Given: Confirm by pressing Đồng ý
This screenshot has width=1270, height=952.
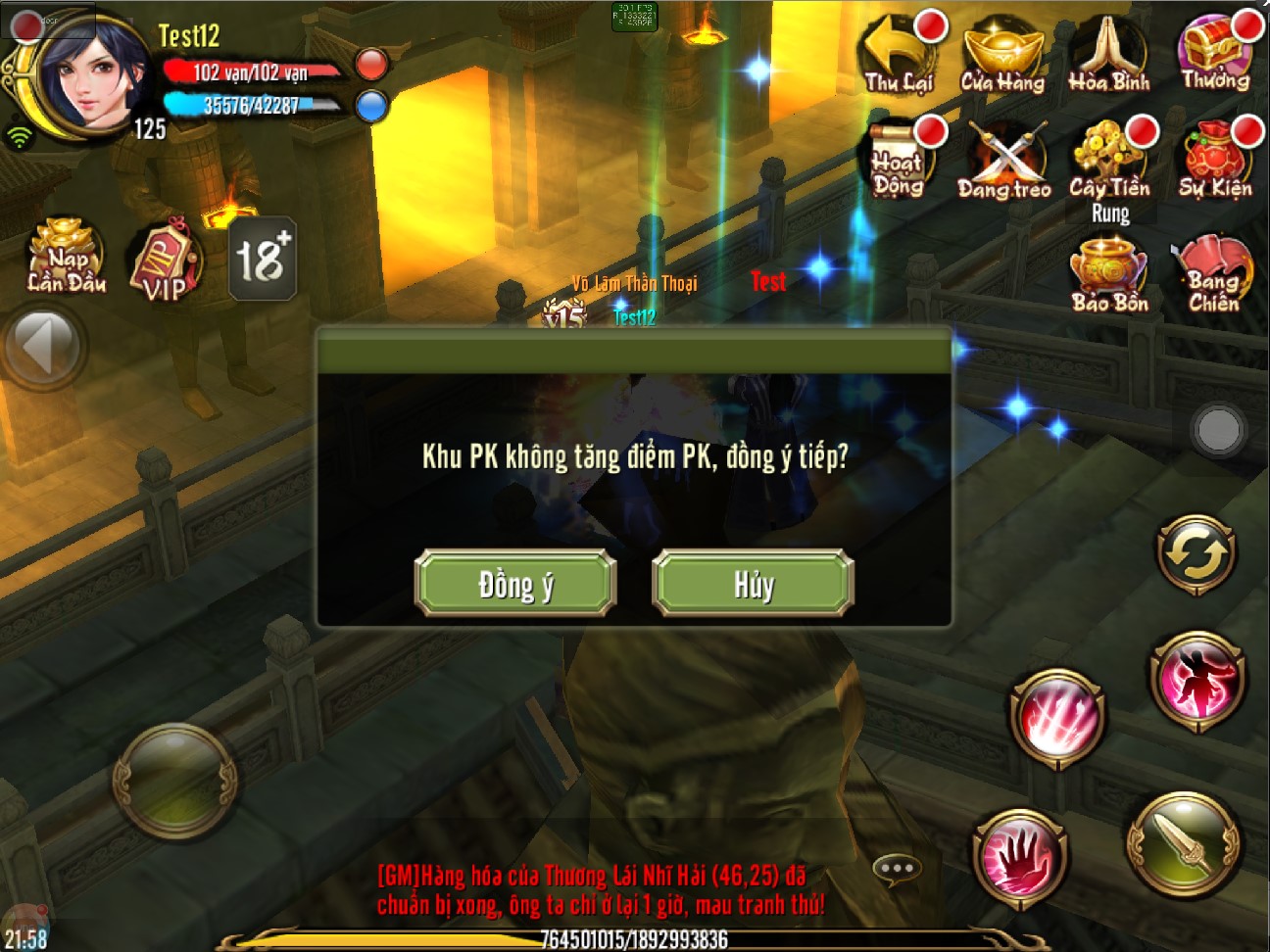Looking at the screenshot, I should click(x=515, y=583).
